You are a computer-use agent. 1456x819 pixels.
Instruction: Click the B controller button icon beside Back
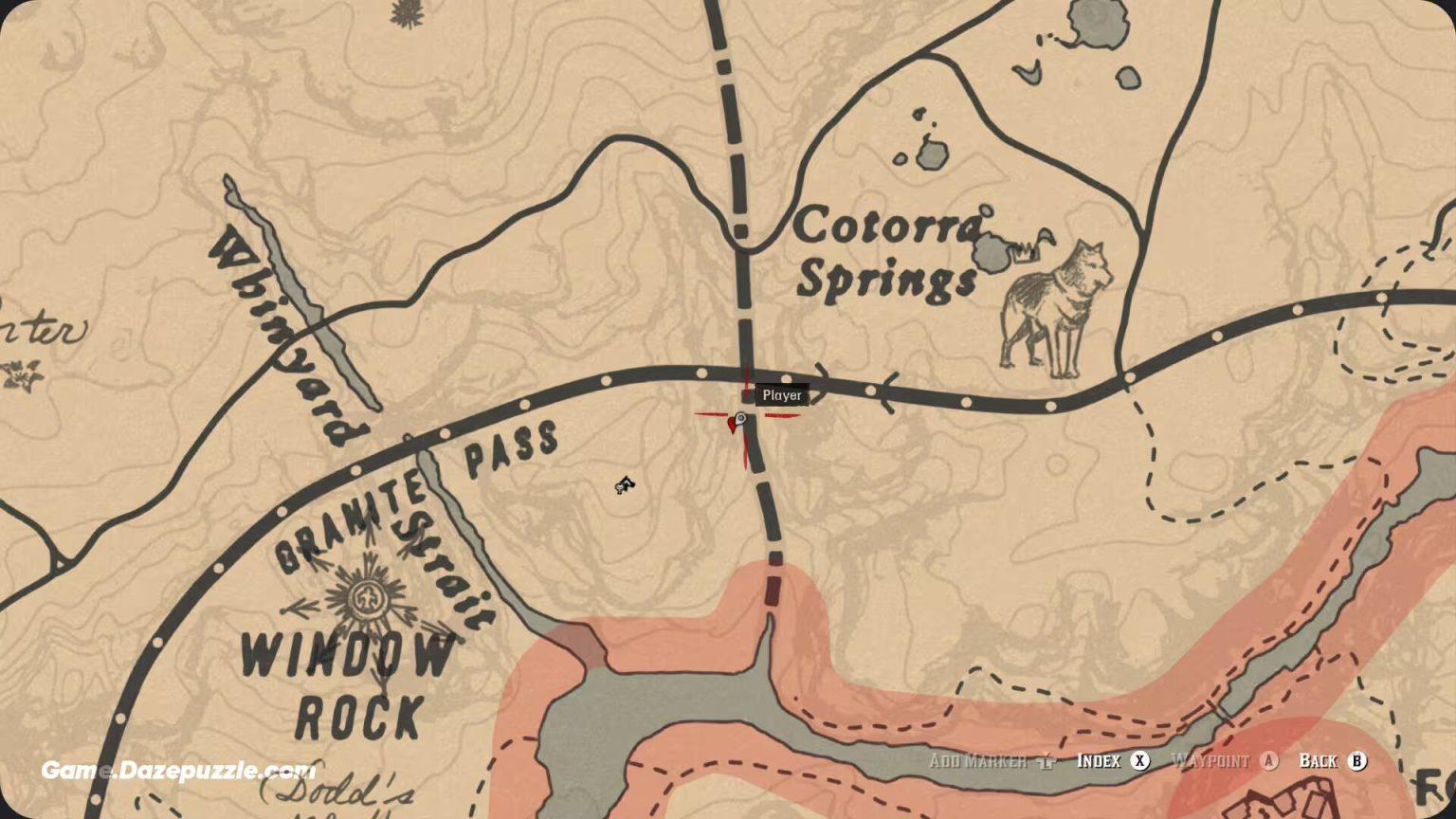coord(1358,760)
